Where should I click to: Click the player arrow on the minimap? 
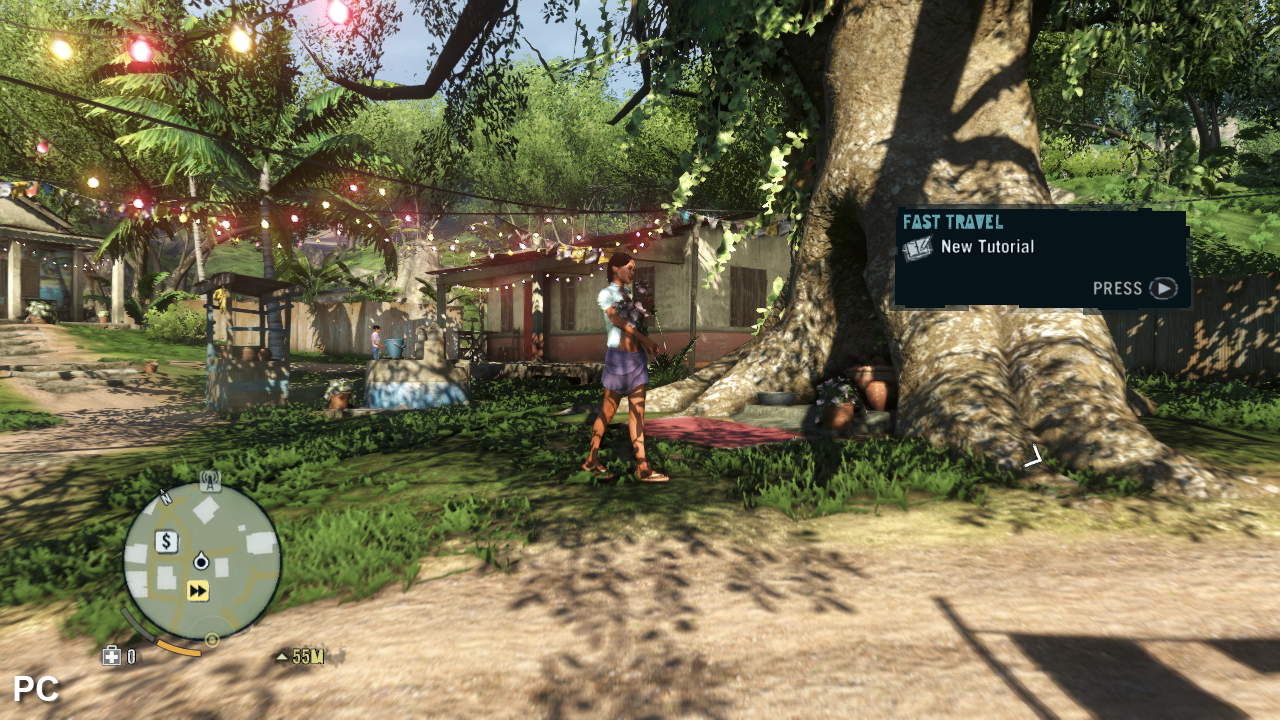[x=201, y=562]
